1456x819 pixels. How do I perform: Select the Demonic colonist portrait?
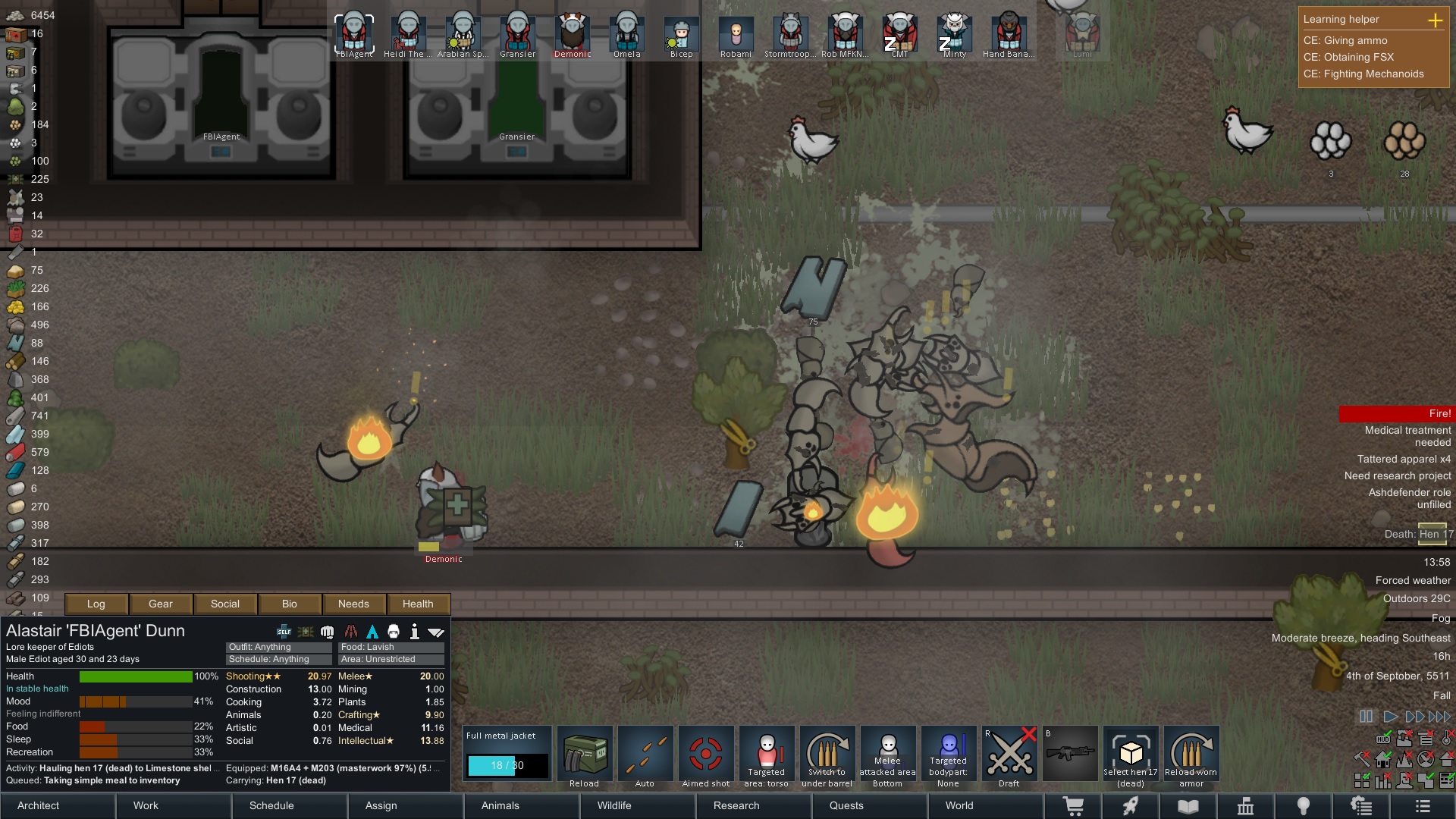pyautogui.click(x=573, y=35)
